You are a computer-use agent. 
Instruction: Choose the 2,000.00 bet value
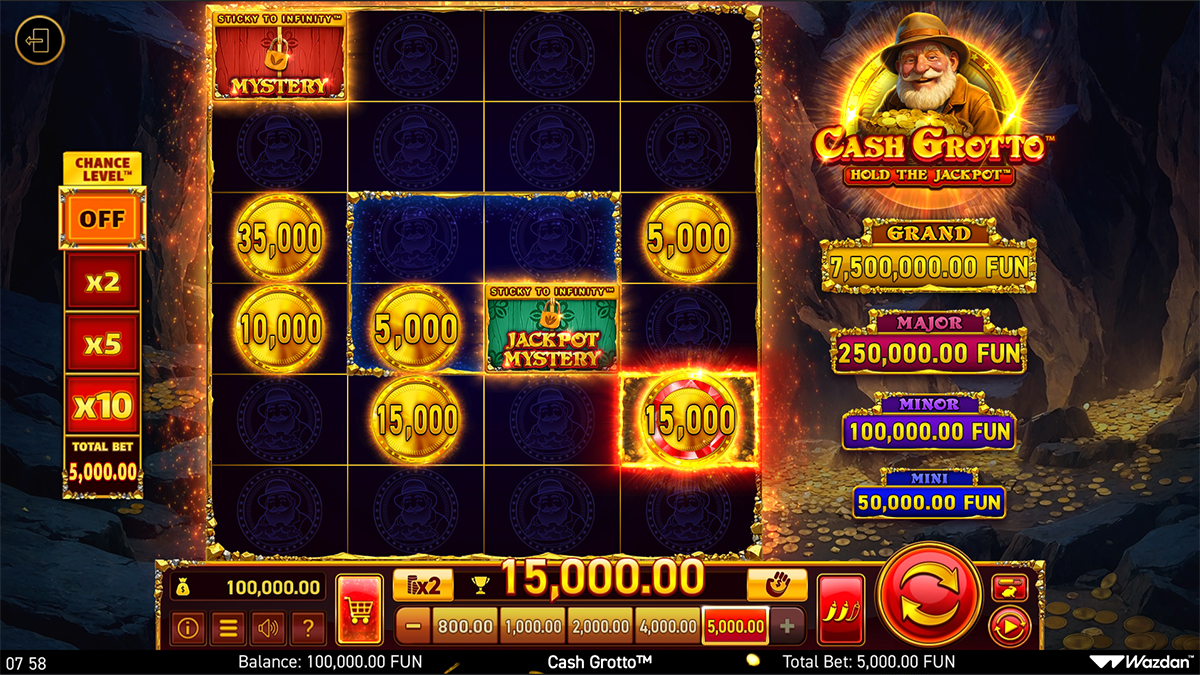pos(600,627)
